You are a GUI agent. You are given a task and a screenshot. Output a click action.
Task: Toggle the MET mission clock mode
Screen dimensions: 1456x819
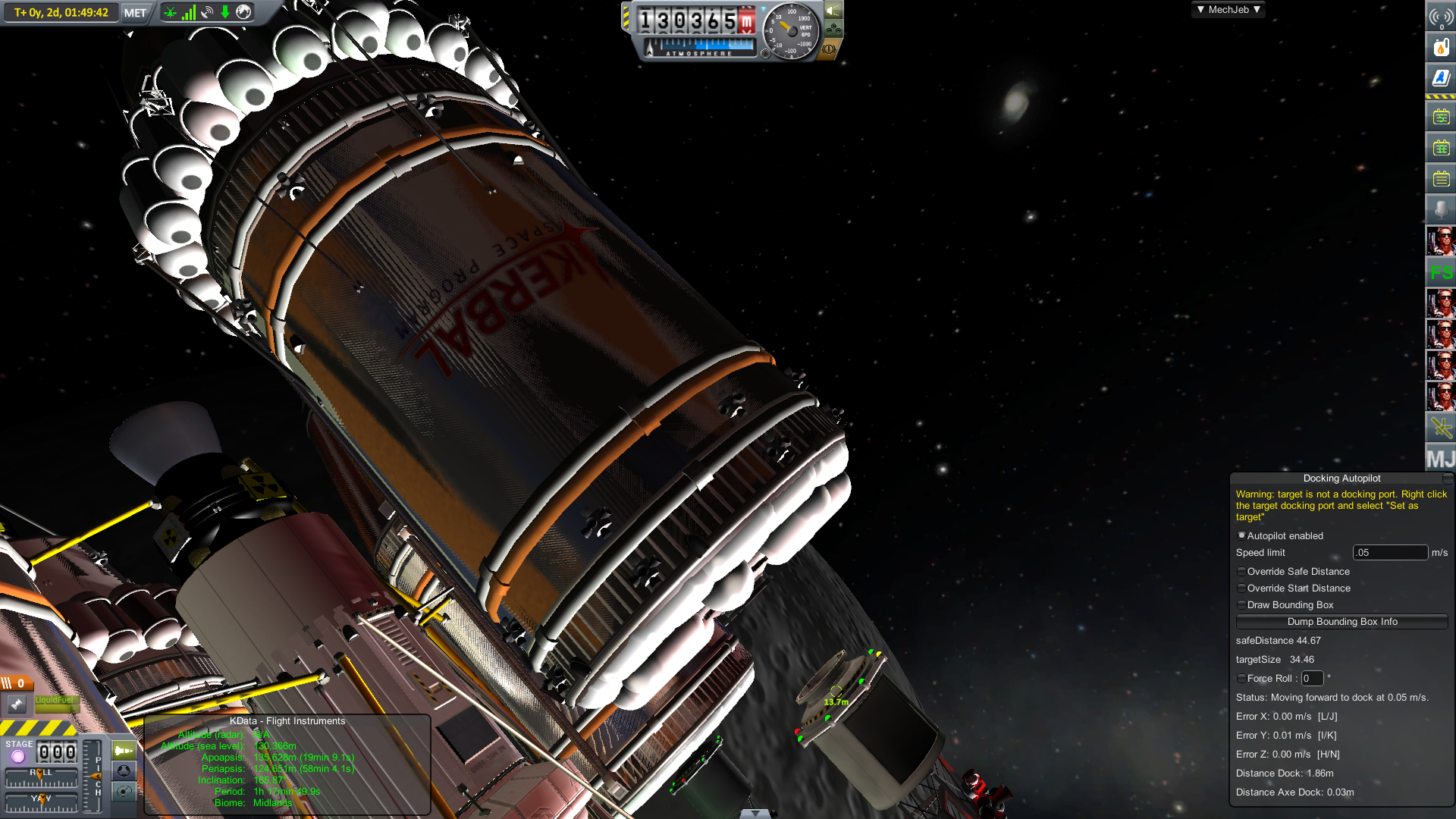135,13
